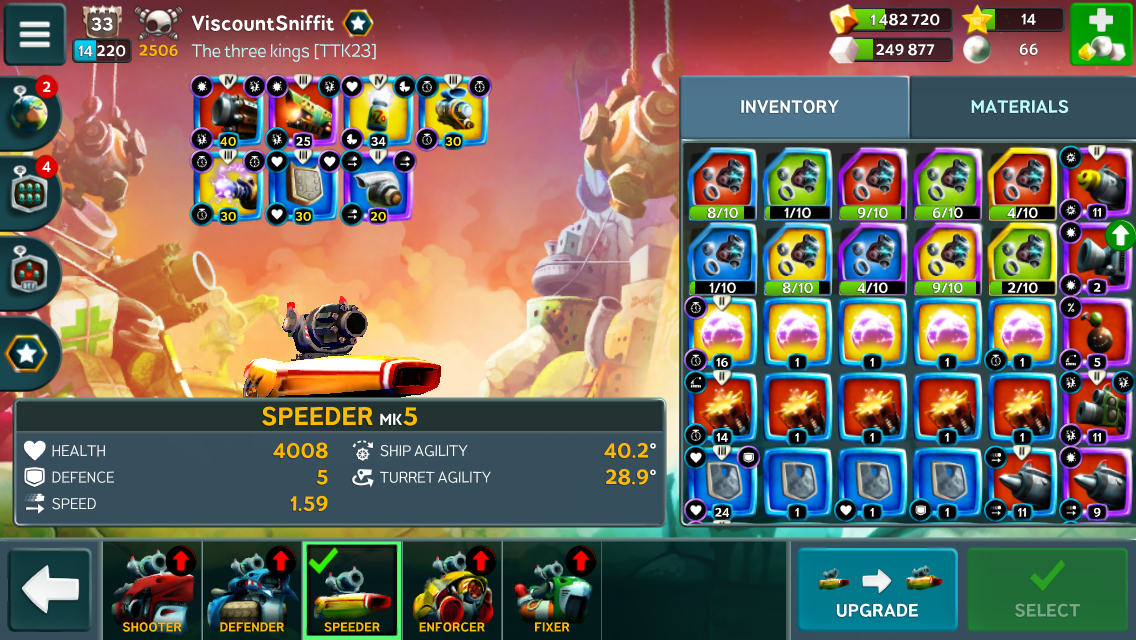Viewport: 1136px width, 640px height.
Task: Open the globe icon with 2 notifications
Action: point(29,112)
